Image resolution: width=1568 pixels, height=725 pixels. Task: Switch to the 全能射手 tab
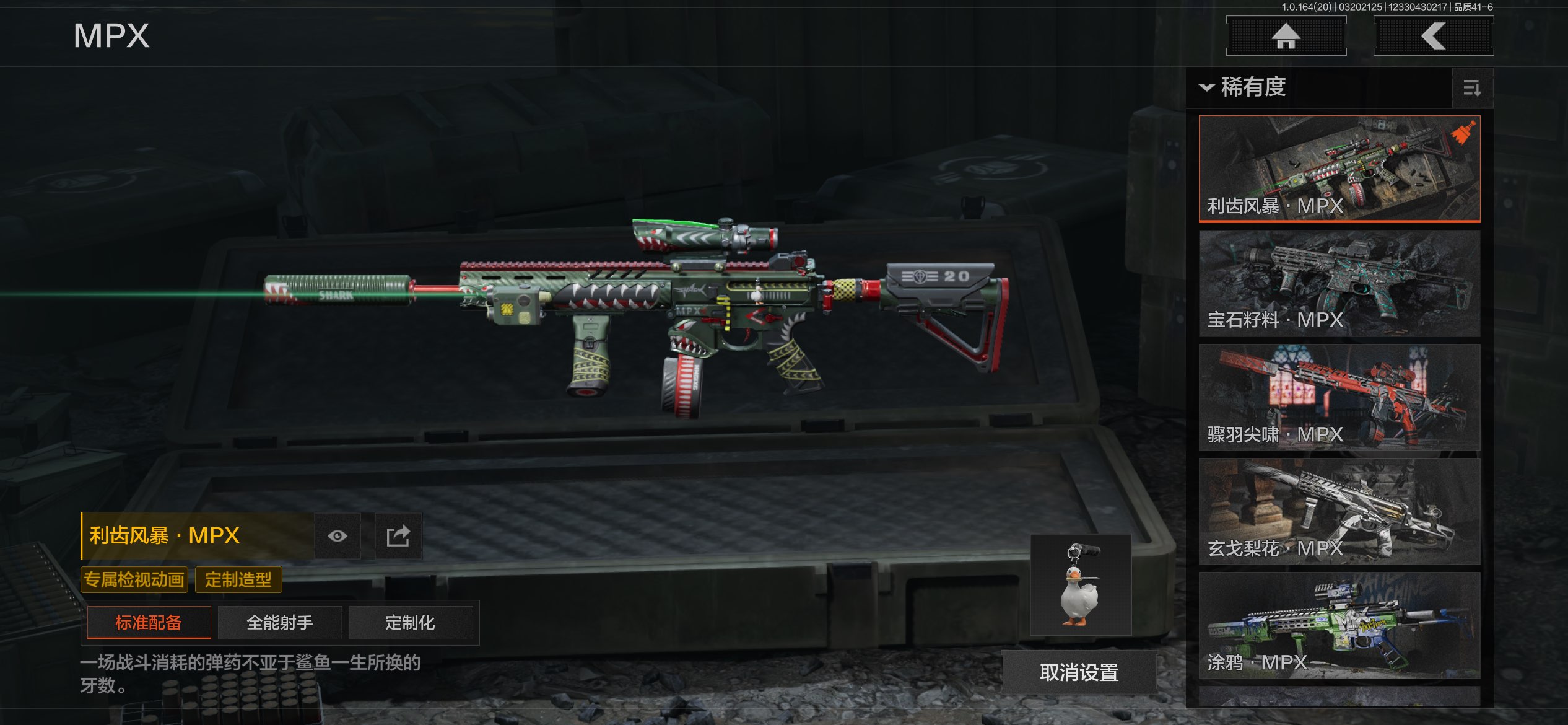pyautogui.click(x=280, y=622)
